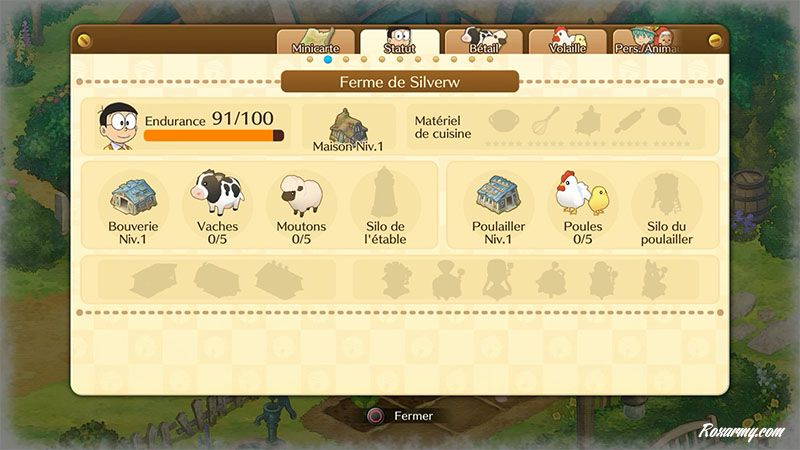Choose the Poulailler Niv.1 coop icon
The width and height of the screenshot is (800, 450).
point(498,193)
